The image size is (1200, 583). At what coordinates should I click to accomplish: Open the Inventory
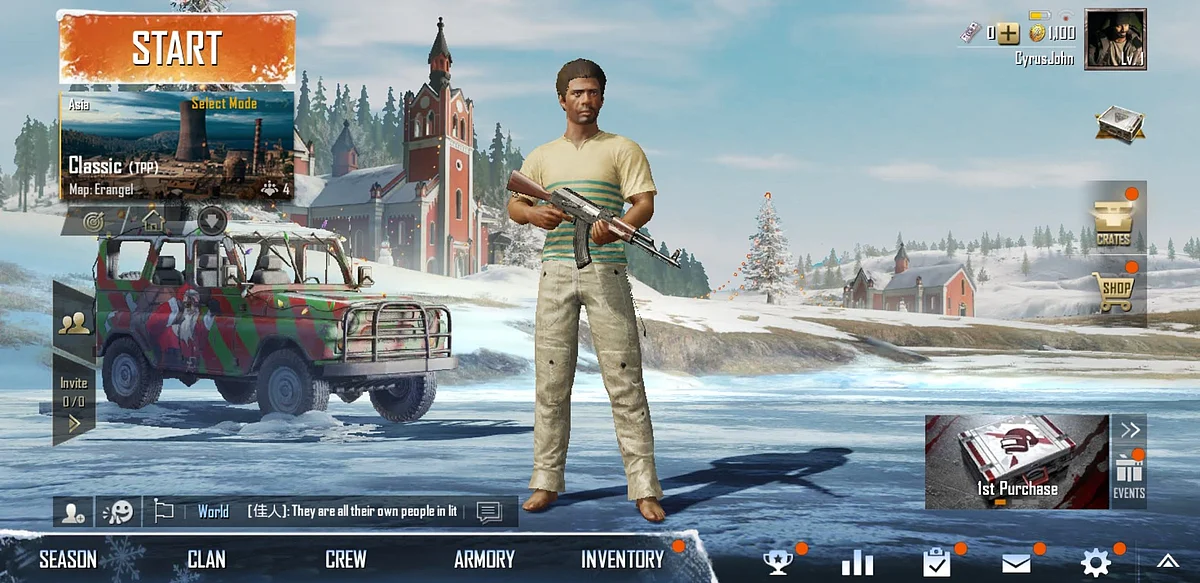pos(622,560)
